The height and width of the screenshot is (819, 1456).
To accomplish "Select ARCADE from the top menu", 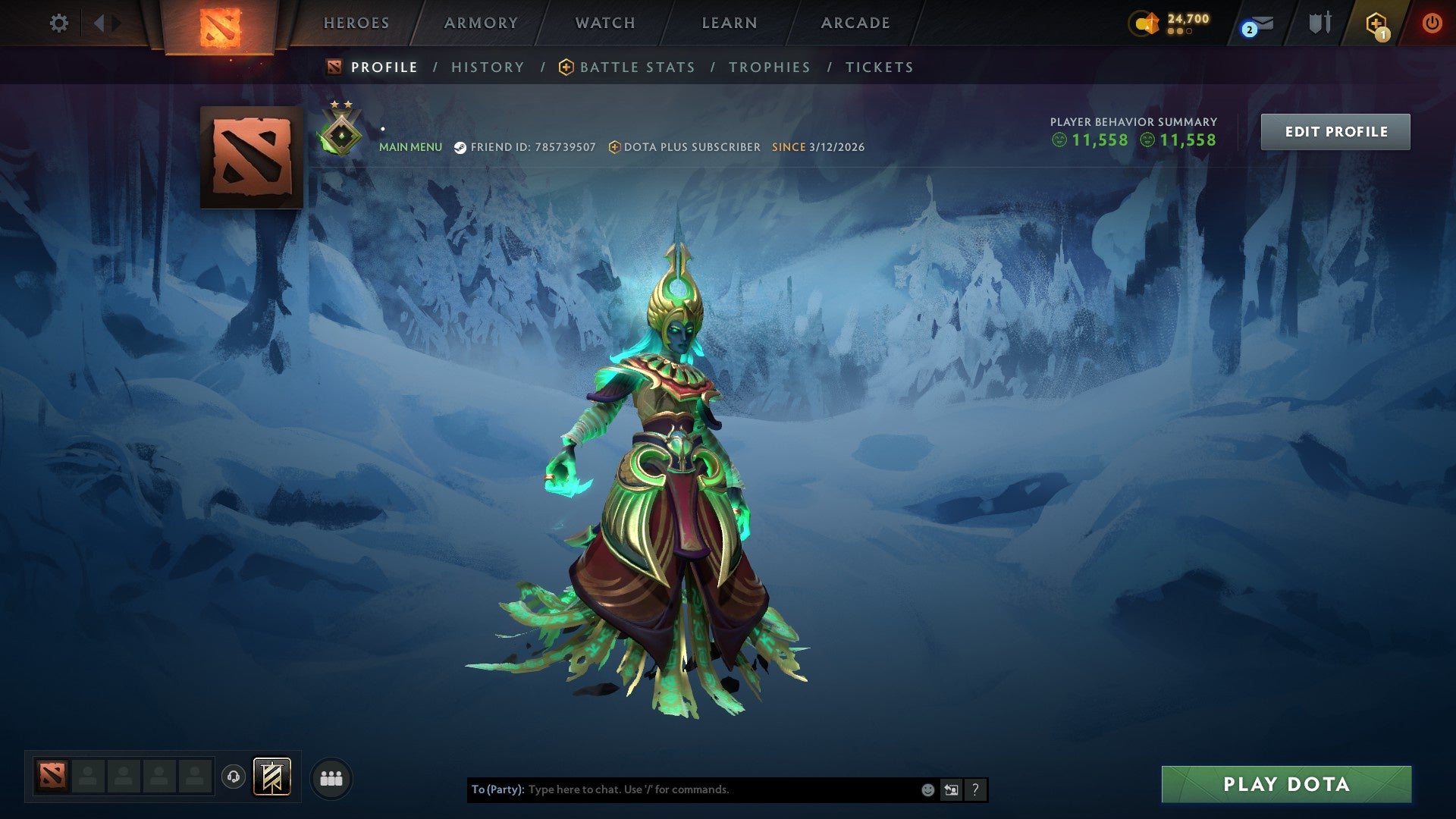I will 854,23.
